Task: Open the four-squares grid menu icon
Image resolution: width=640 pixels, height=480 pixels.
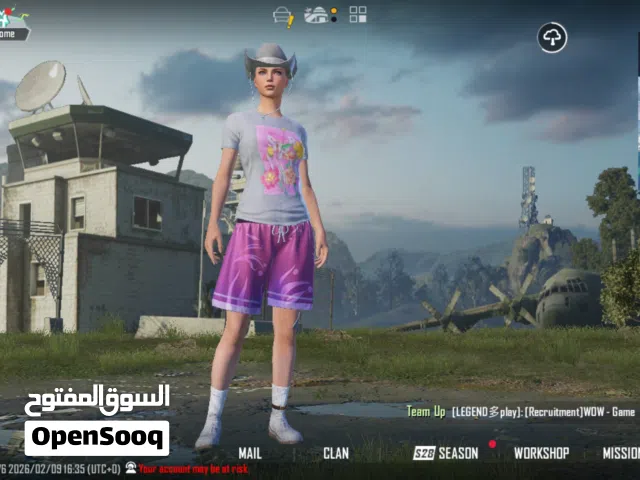Action: tap(358, 14)
